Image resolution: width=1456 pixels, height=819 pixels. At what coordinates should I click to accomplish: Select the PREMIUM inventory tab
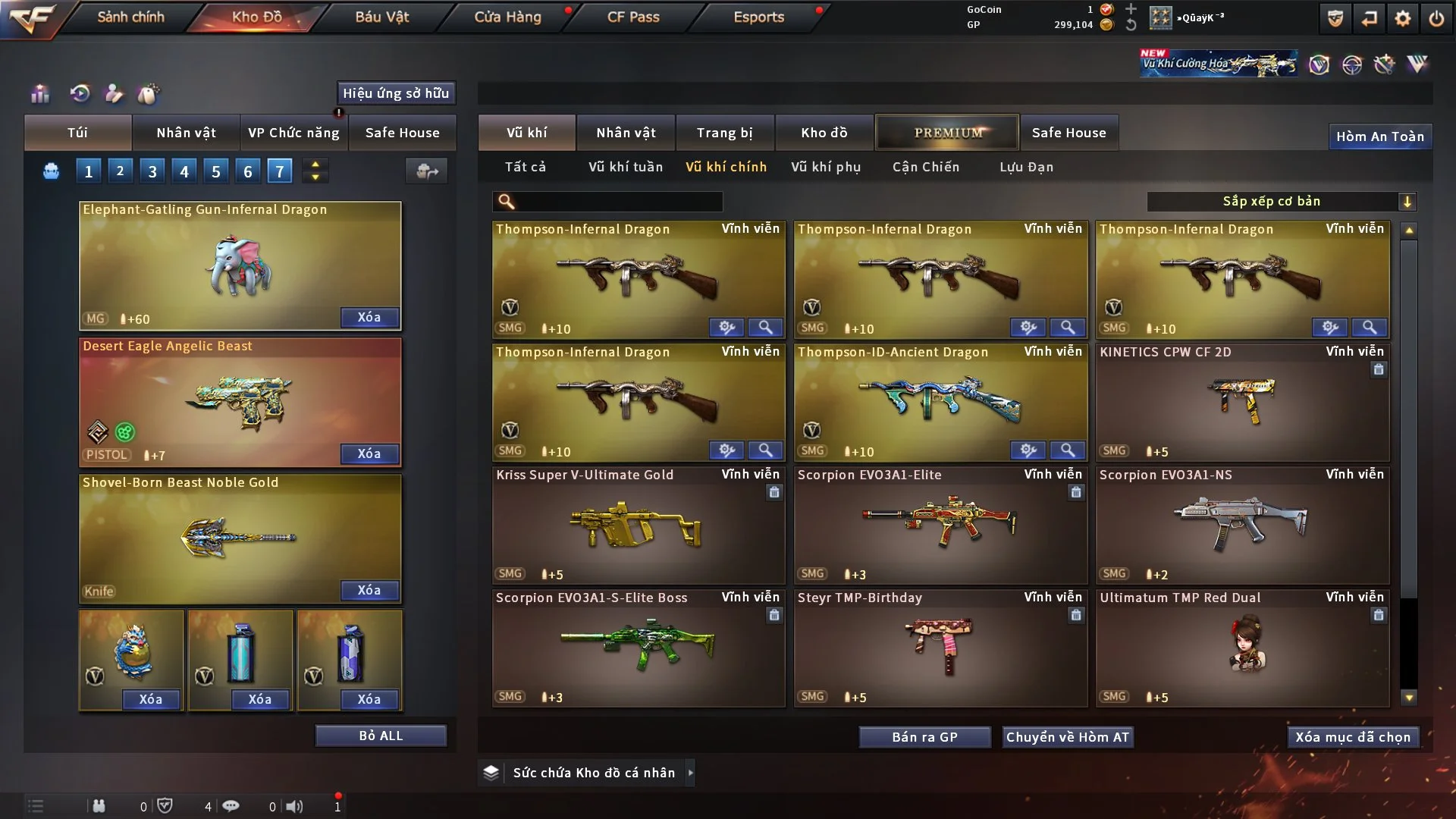pos(947,133)
